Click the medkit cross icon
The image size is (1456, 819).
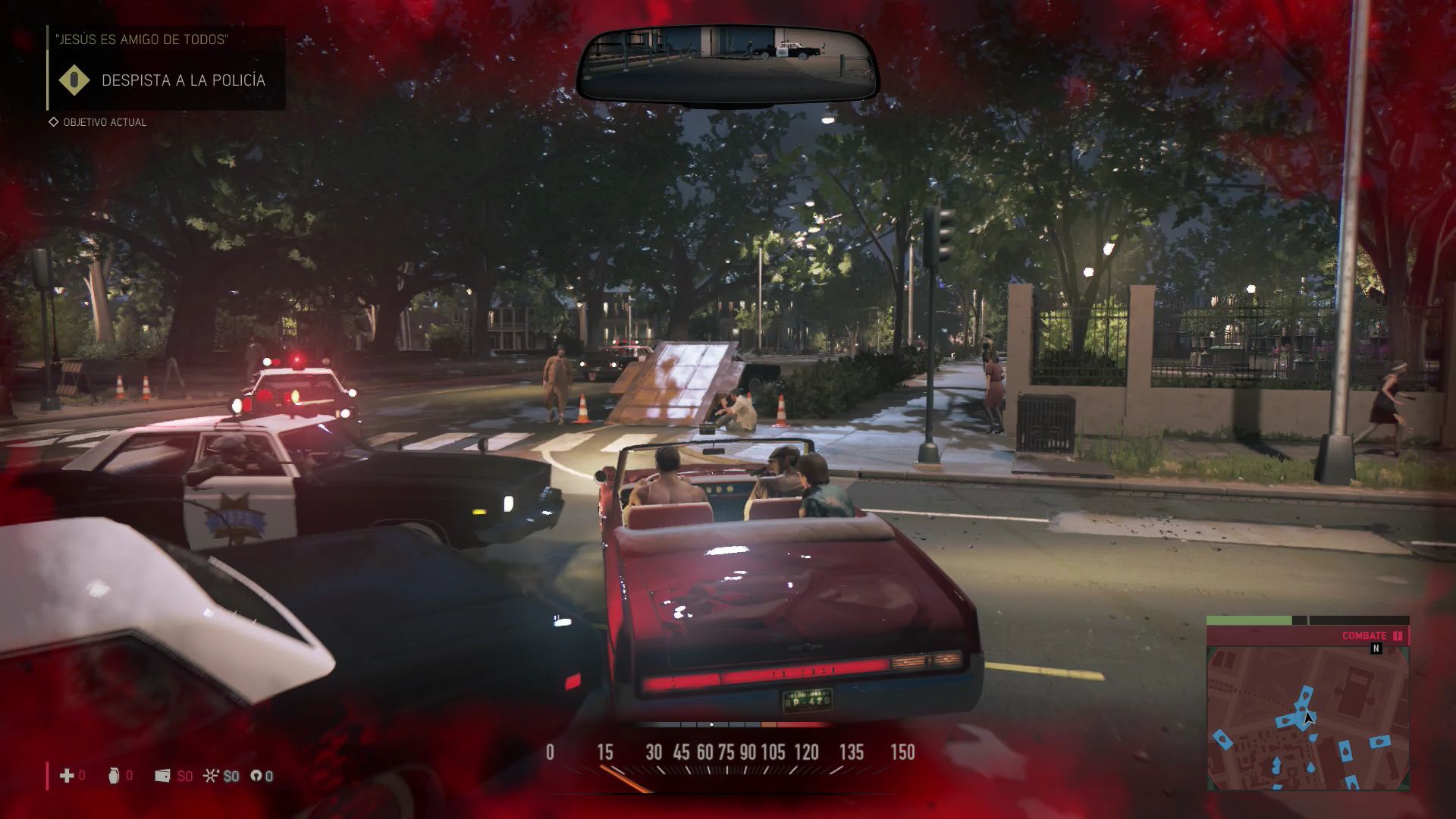[x=67, y=775]
